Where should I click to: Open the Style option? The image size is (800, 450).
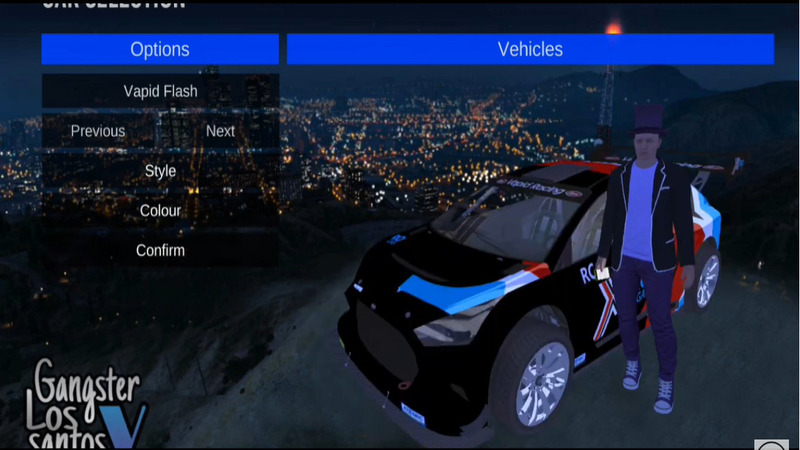click(160, 171)
